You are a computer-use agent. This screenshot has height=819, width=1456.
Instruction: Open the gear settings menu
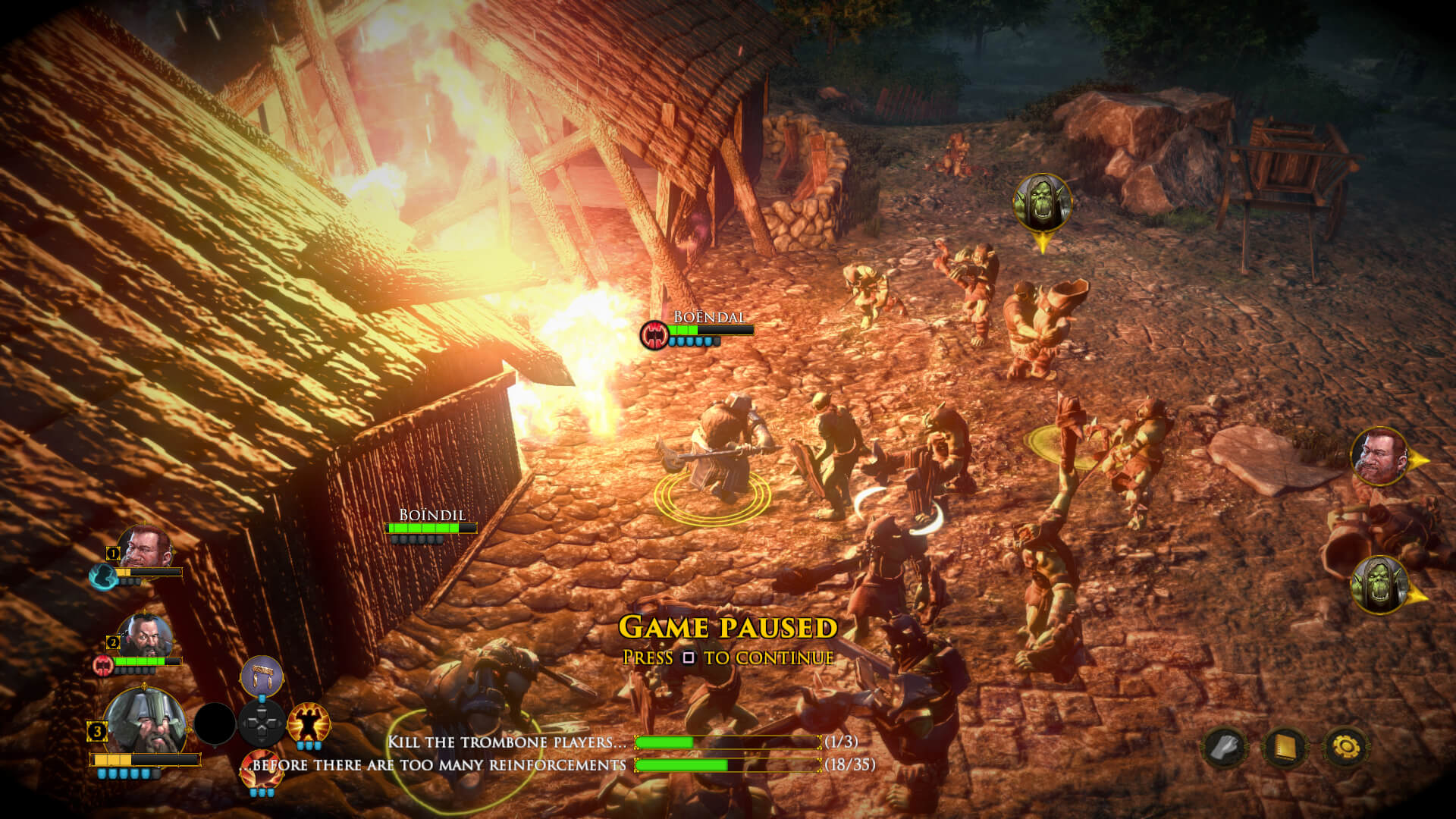coord(1346,748)
